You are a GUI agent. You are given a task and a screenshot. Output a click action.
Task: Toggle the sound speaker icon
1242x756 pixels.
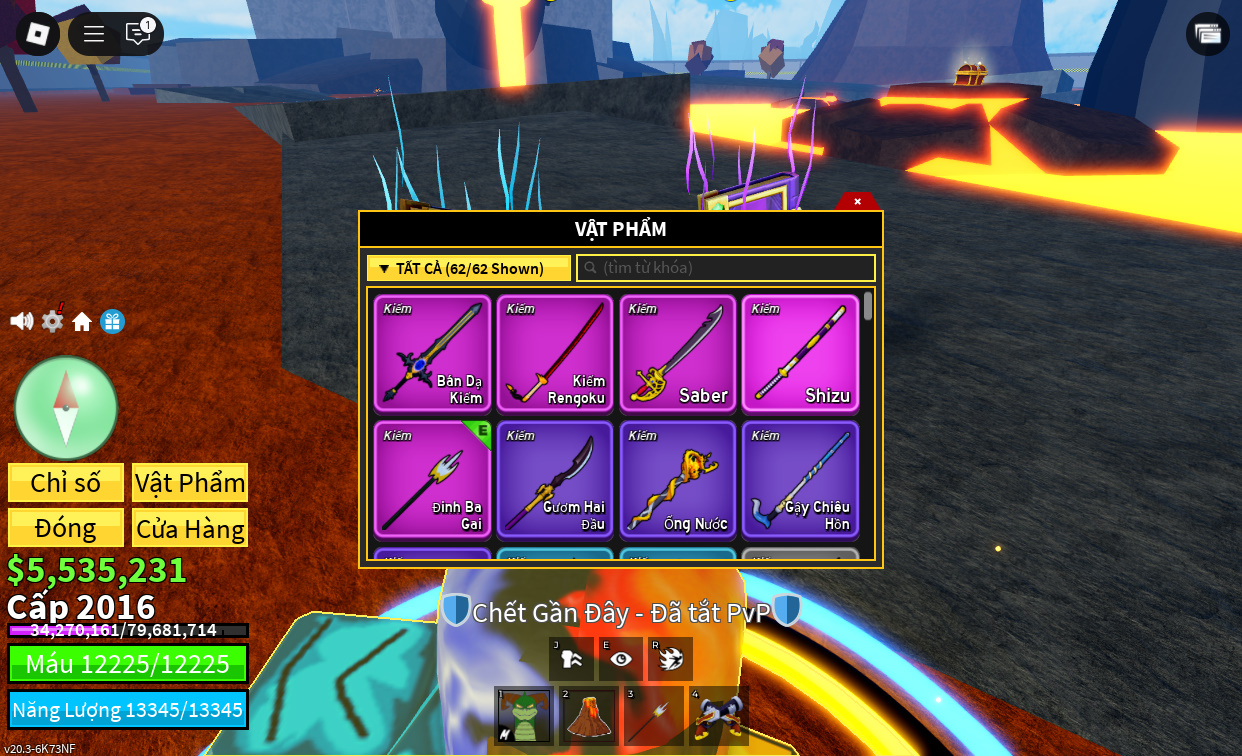pyautogui.click(x=21, y=321)
